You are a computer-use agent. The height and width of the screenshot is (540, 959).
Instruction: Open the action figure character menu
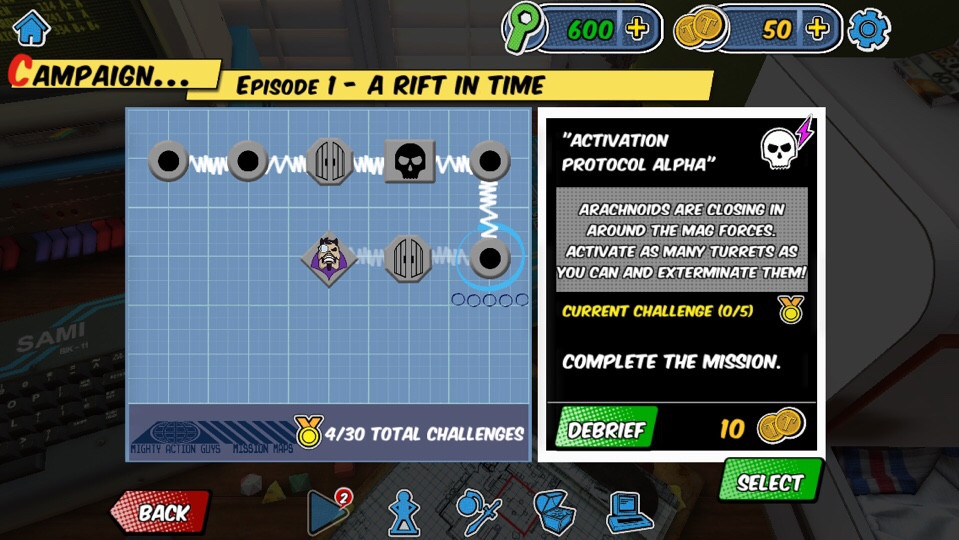click(403, 512)
